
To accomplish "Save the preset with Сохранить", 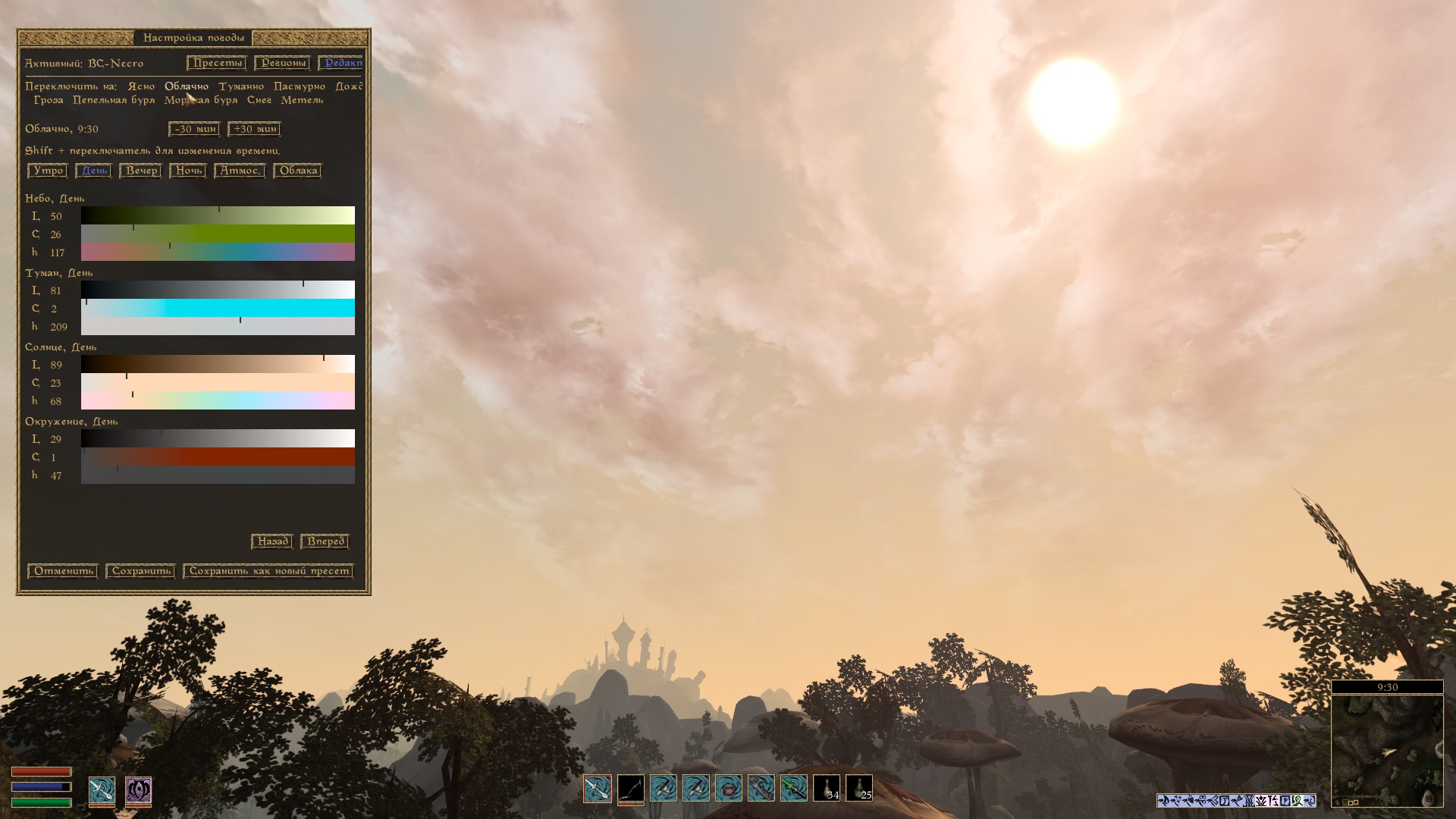I will tap(141, 571).
